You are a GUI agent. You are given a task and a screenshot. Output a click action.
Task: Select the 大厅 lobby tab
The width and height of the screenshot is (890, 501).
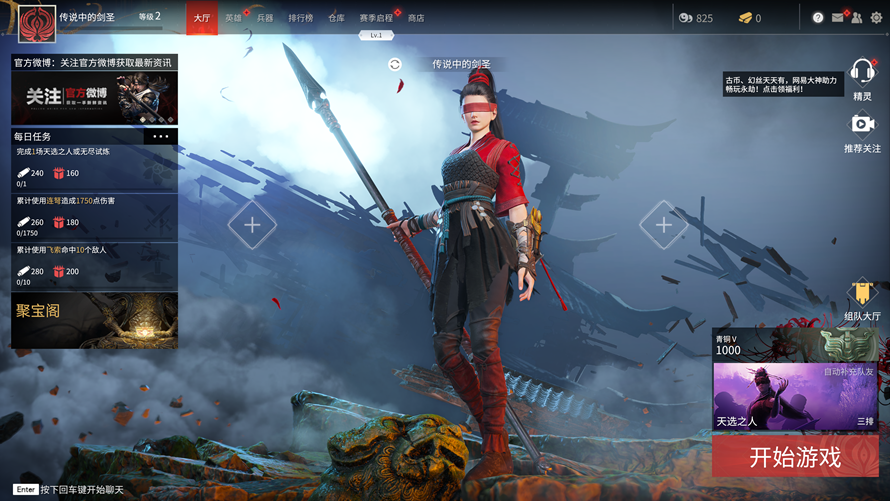coord(202,18)
